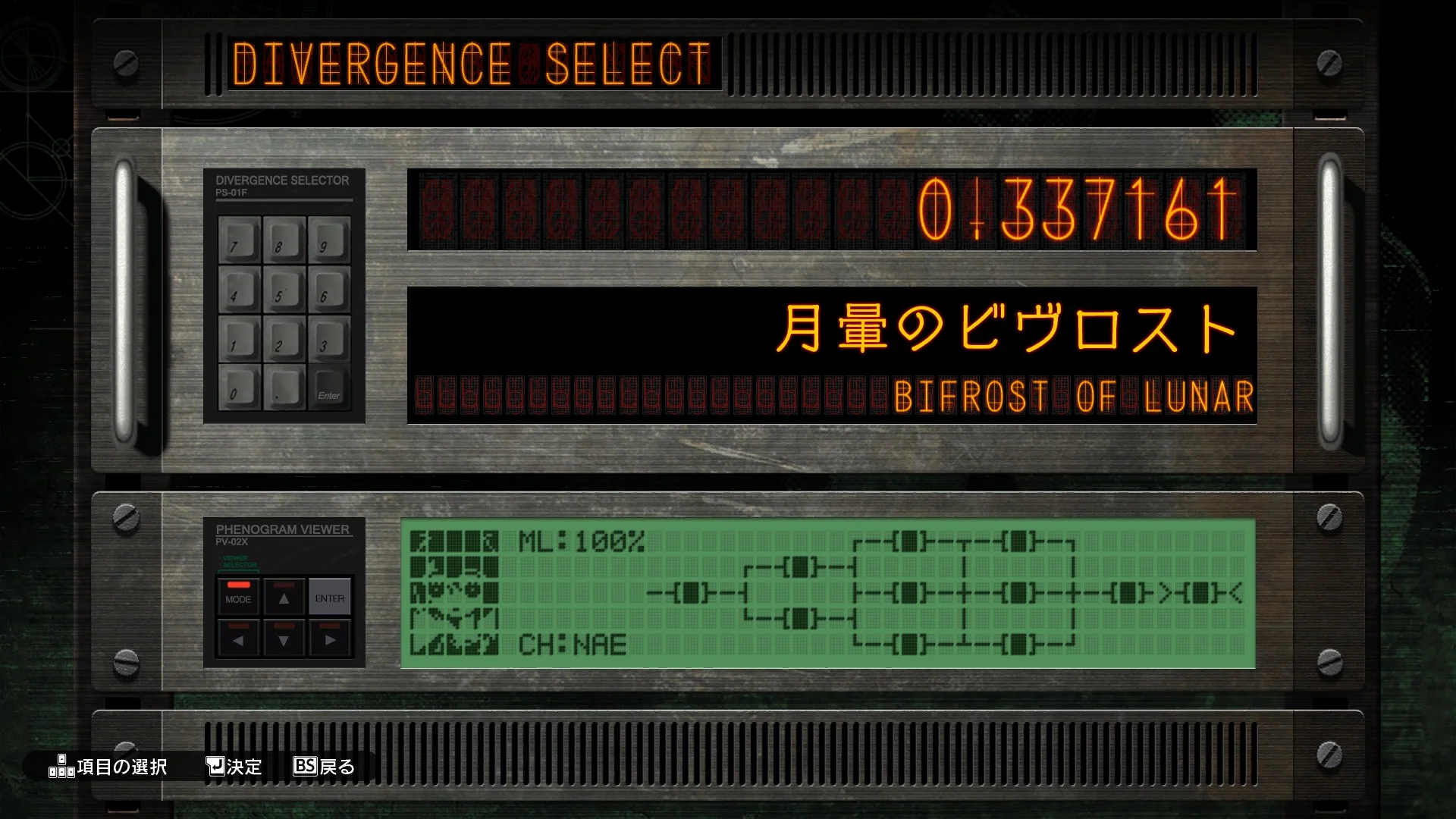1456x819 pixels.
Task: Tap the 7 key on the divergence keypad
Action: [240, 240]
